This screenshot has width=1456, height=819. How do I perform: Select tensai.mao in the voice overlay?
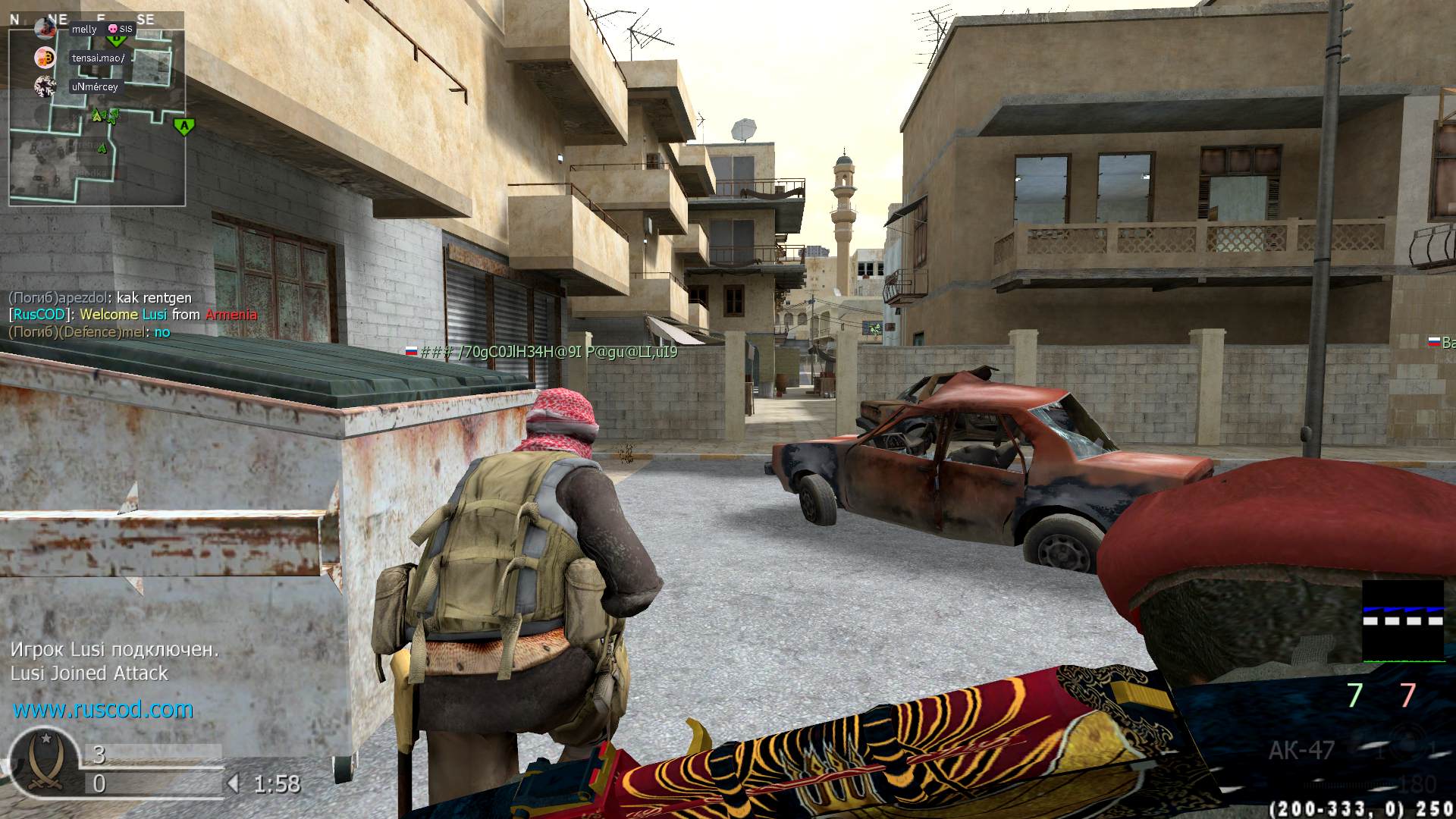tap(98, 58)
